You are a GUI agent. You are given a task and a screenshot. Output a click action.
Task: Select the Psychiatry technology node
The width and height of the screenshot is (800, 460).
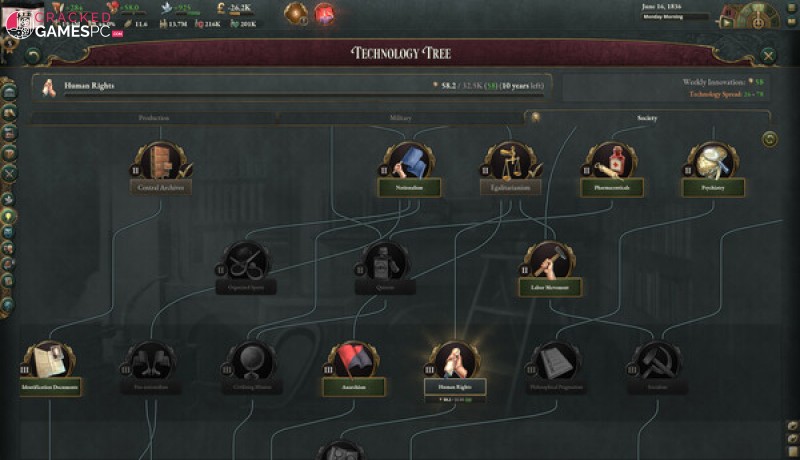click(x=712, y=166)
